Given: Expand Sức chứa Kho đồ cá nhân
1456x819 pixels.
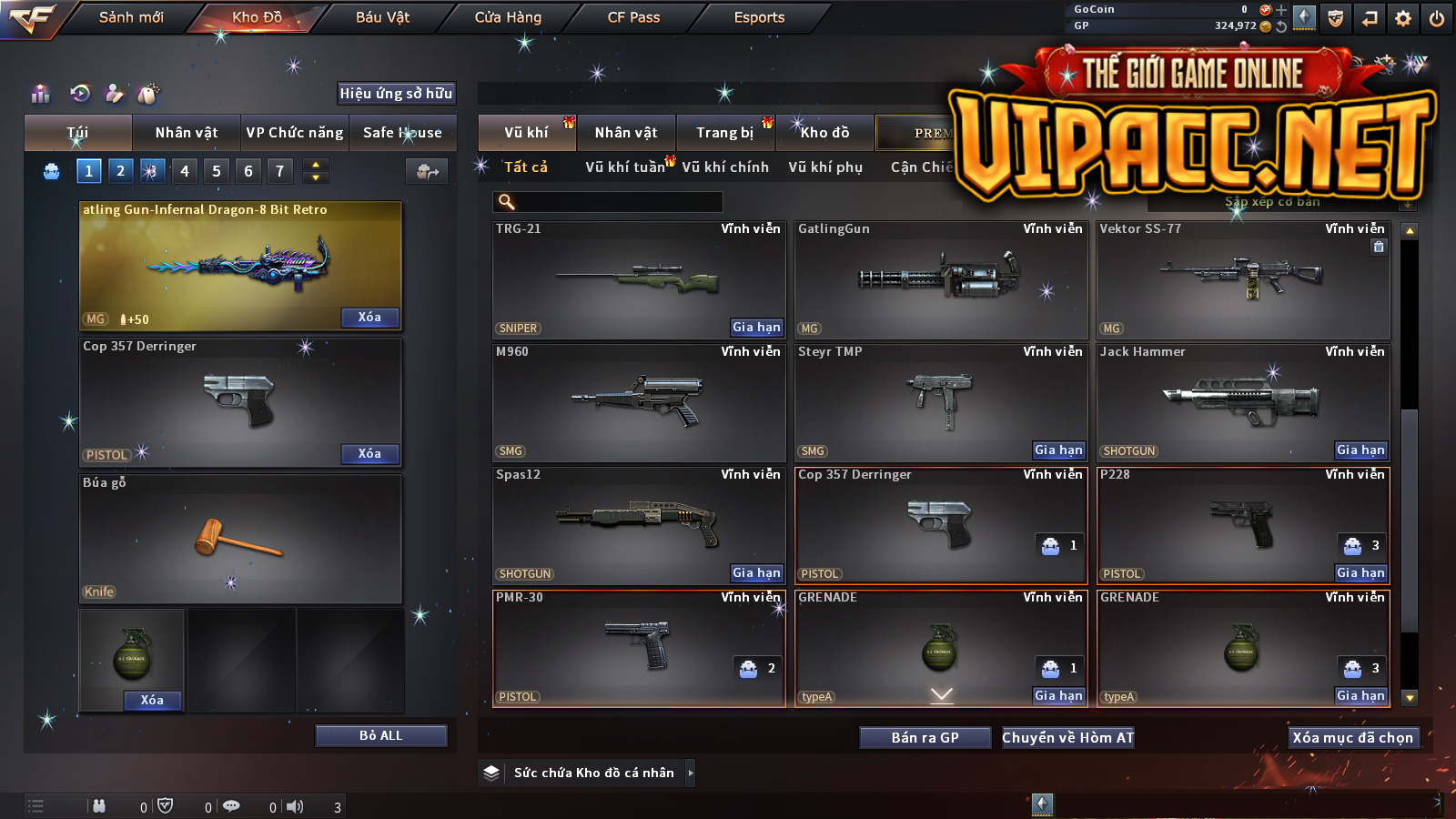Looking at the screenshot, I should pos(691,773).
